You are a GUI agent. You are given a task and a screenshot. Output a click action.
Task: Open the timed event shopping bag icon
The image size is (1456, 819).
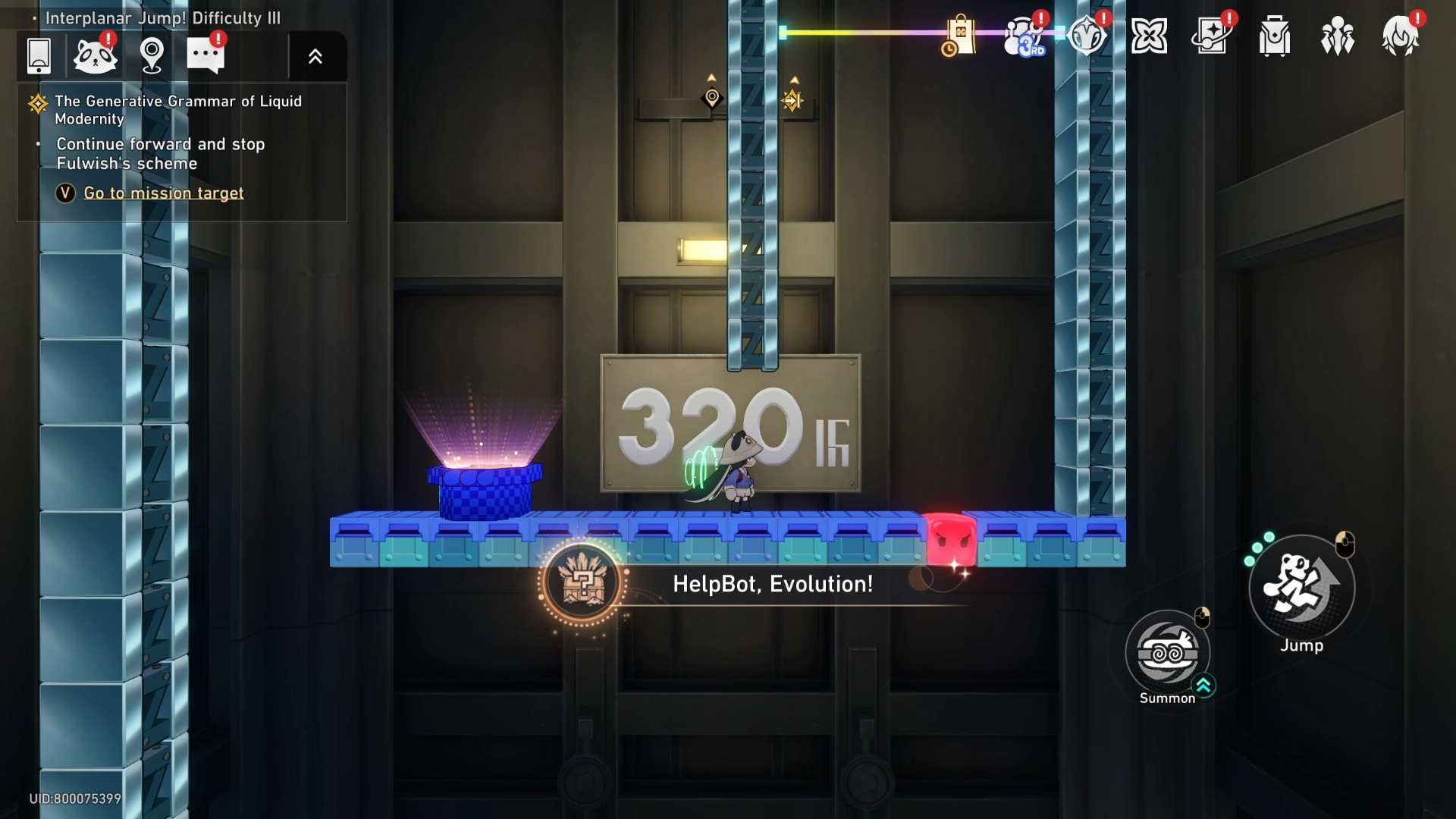pyautogui.click(x=958, y=34)
